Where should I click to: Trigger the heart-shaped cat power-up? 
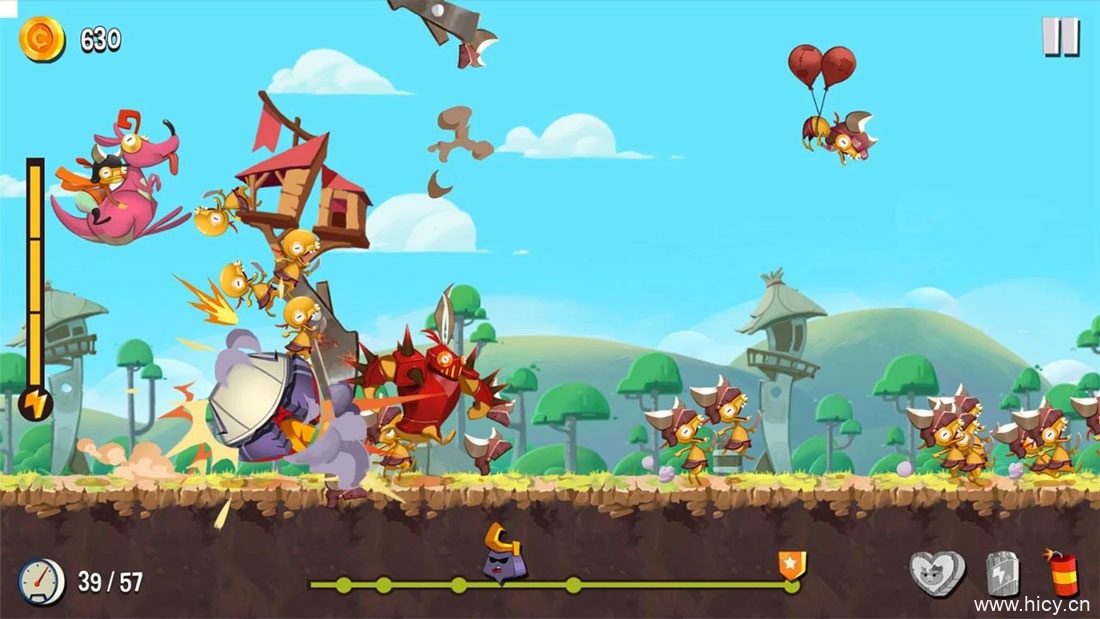[937, 573]
